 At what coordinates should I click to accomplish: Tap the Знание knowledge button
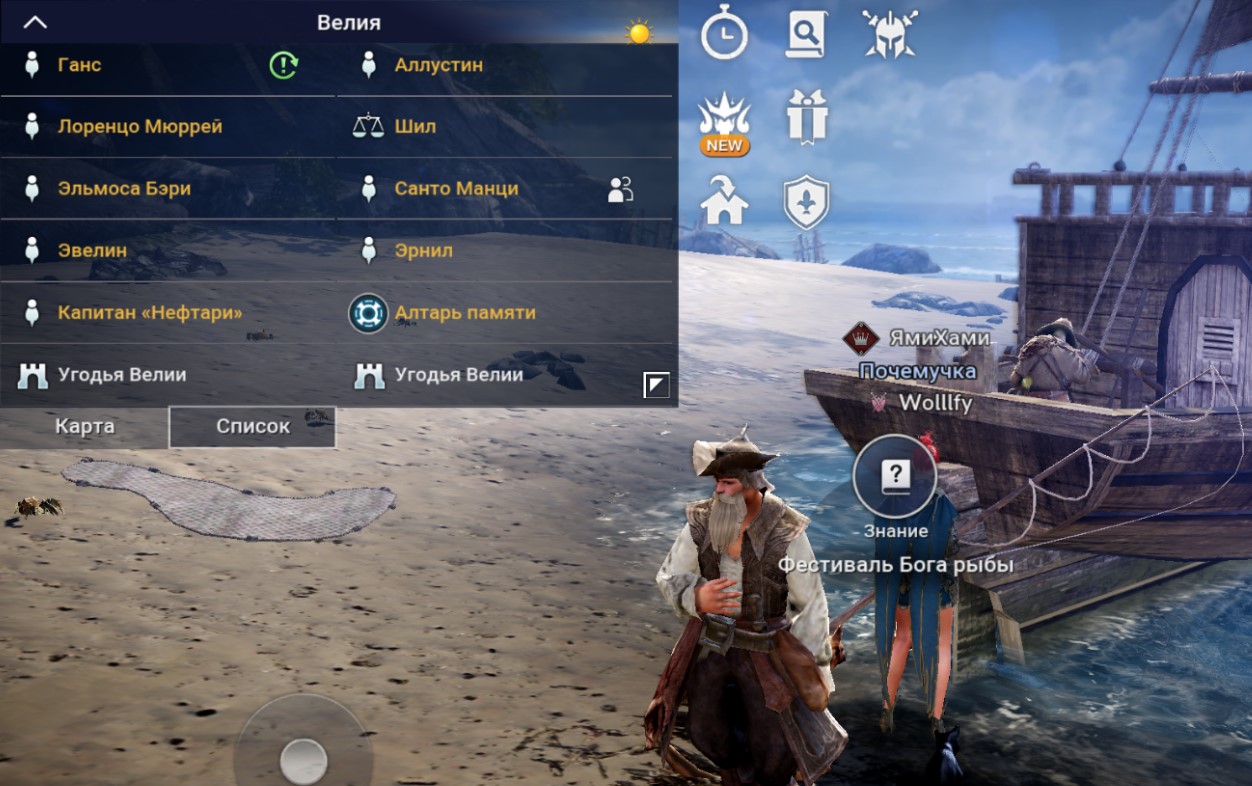[895, 478]
